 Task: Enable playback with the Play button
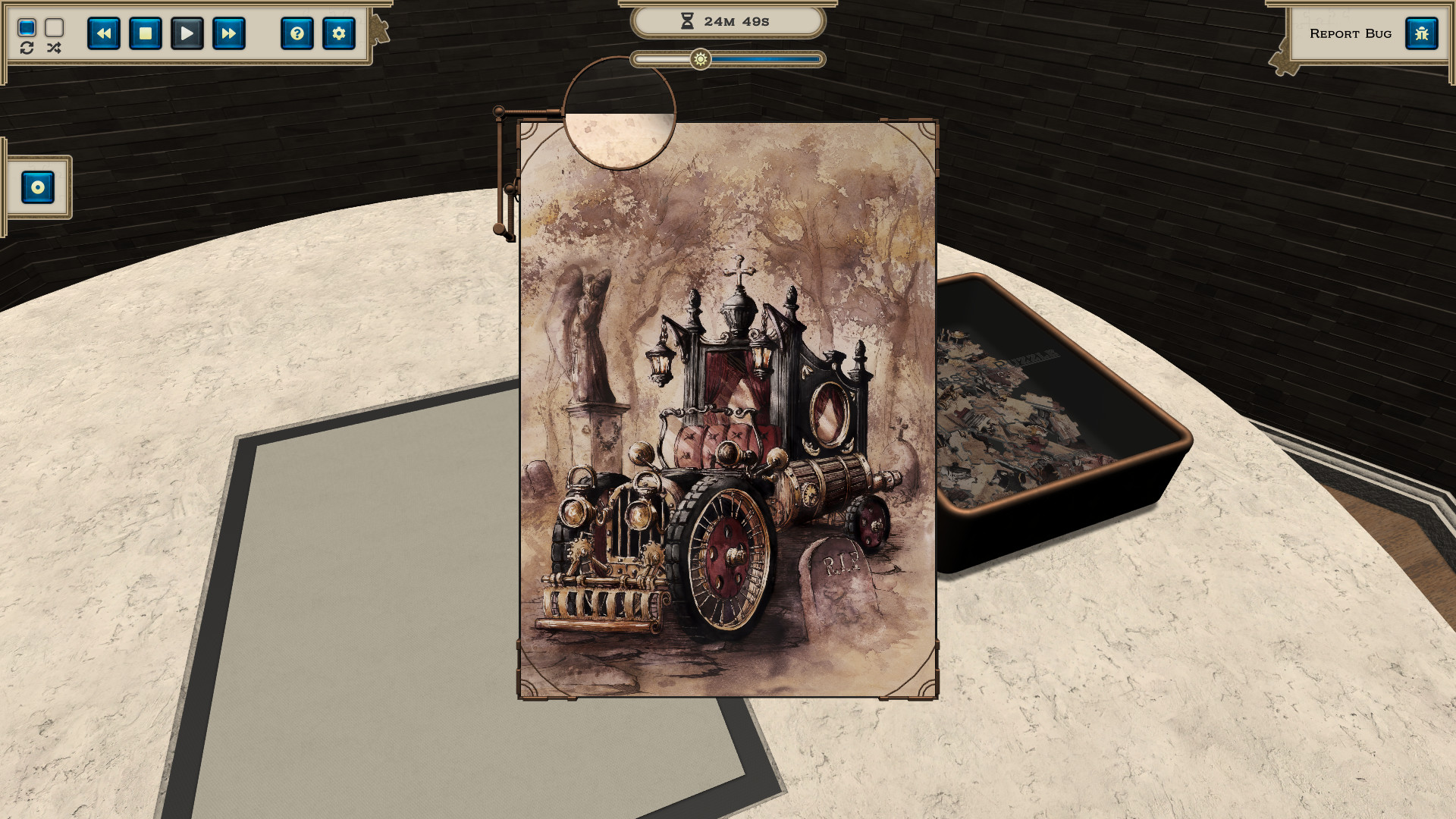[x=187, y=33]
